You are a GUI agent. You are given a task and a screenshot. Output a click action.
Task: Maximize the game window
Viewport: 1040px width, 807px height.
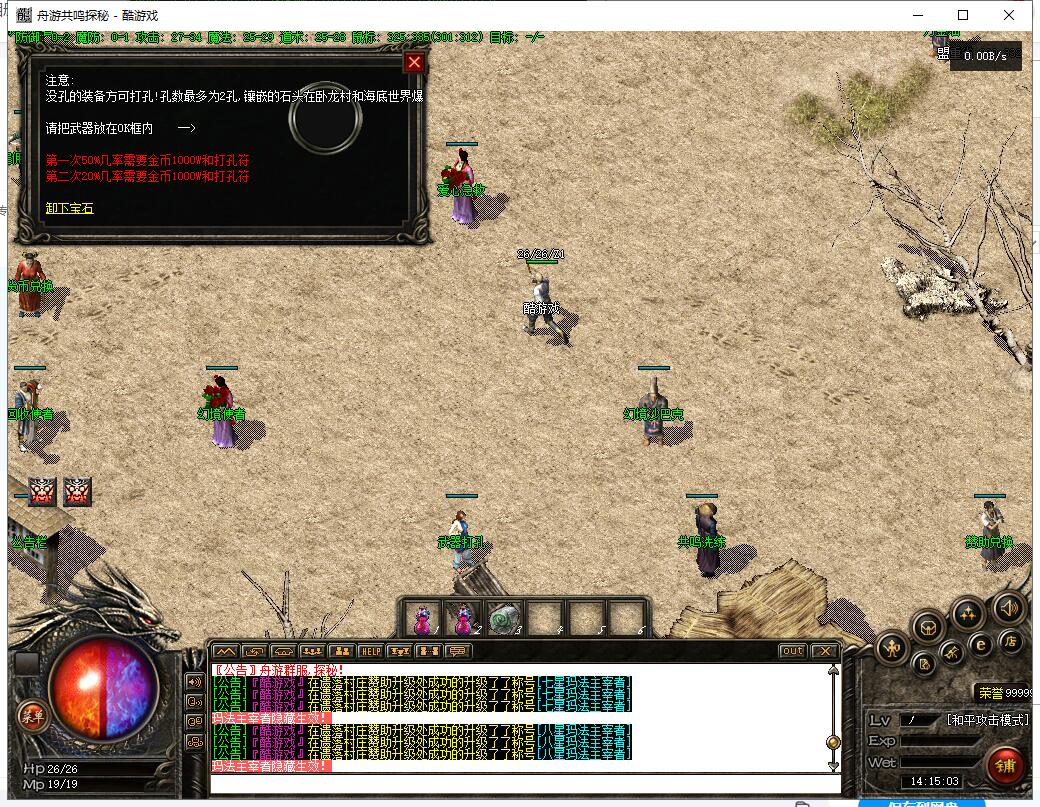(963, 15)
